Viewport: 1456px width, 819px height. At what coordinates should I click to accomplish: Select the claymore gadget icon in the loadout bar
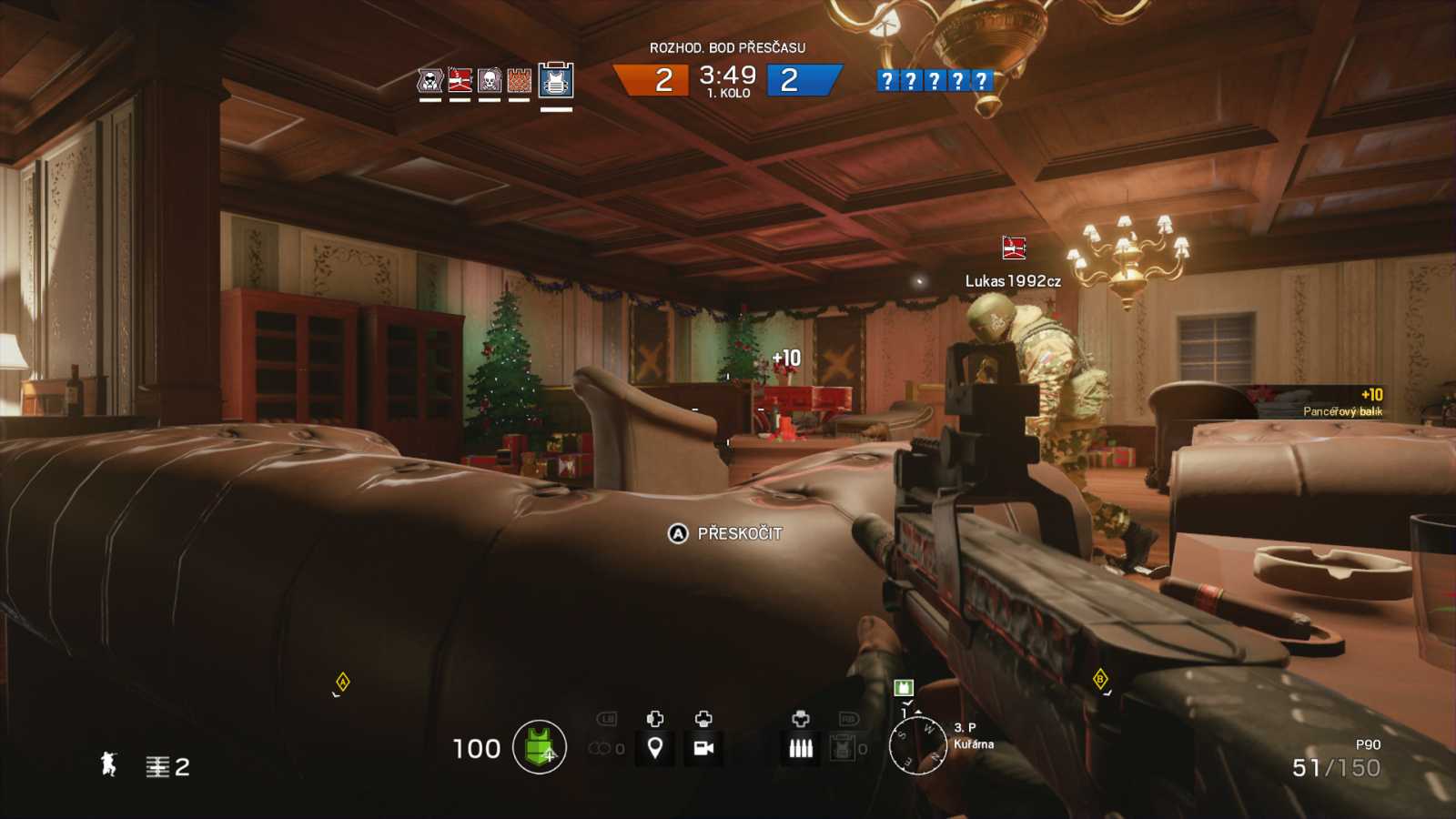point(459,80)
